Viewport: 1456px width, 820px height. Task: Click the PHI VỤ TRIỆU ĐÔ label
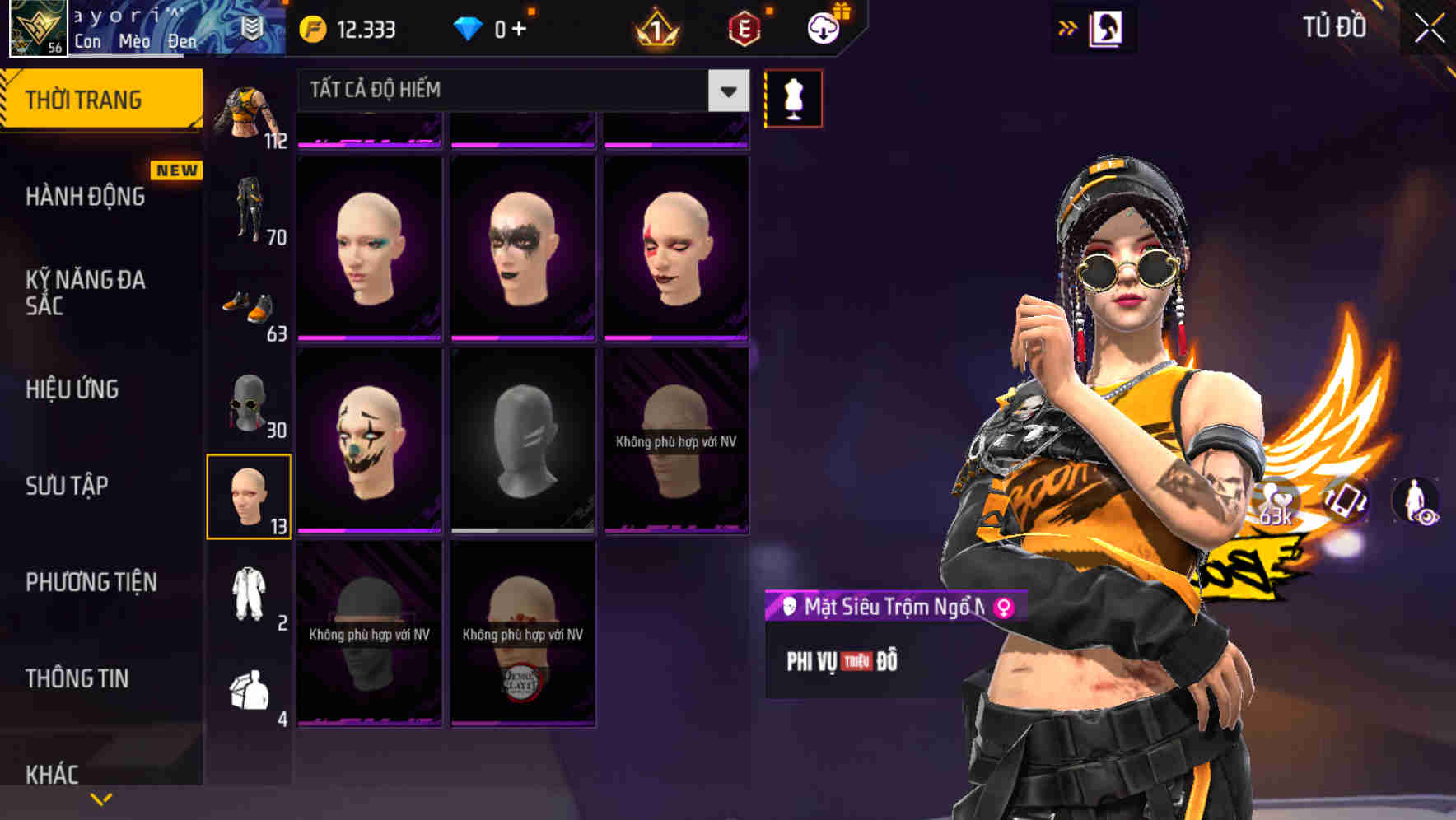[842, 659]
